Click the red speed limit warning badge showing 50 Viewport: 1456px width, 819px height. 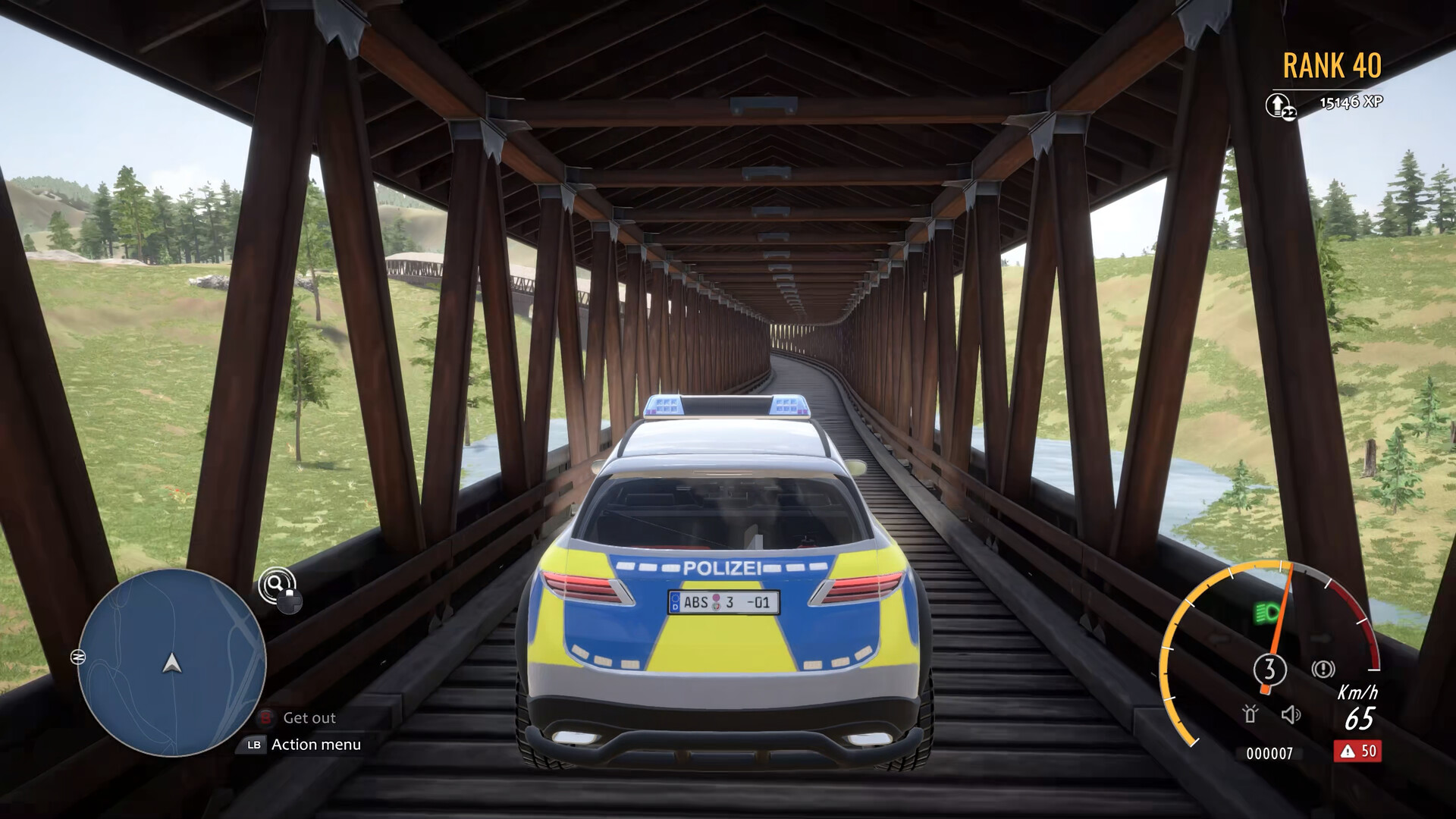point(1359,752)
